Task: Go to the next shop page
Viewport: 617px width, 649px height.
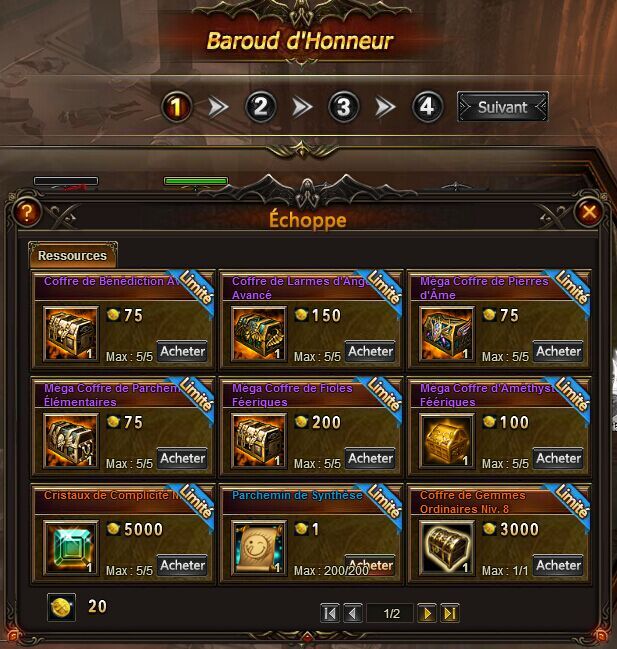Action: [427, 613]
